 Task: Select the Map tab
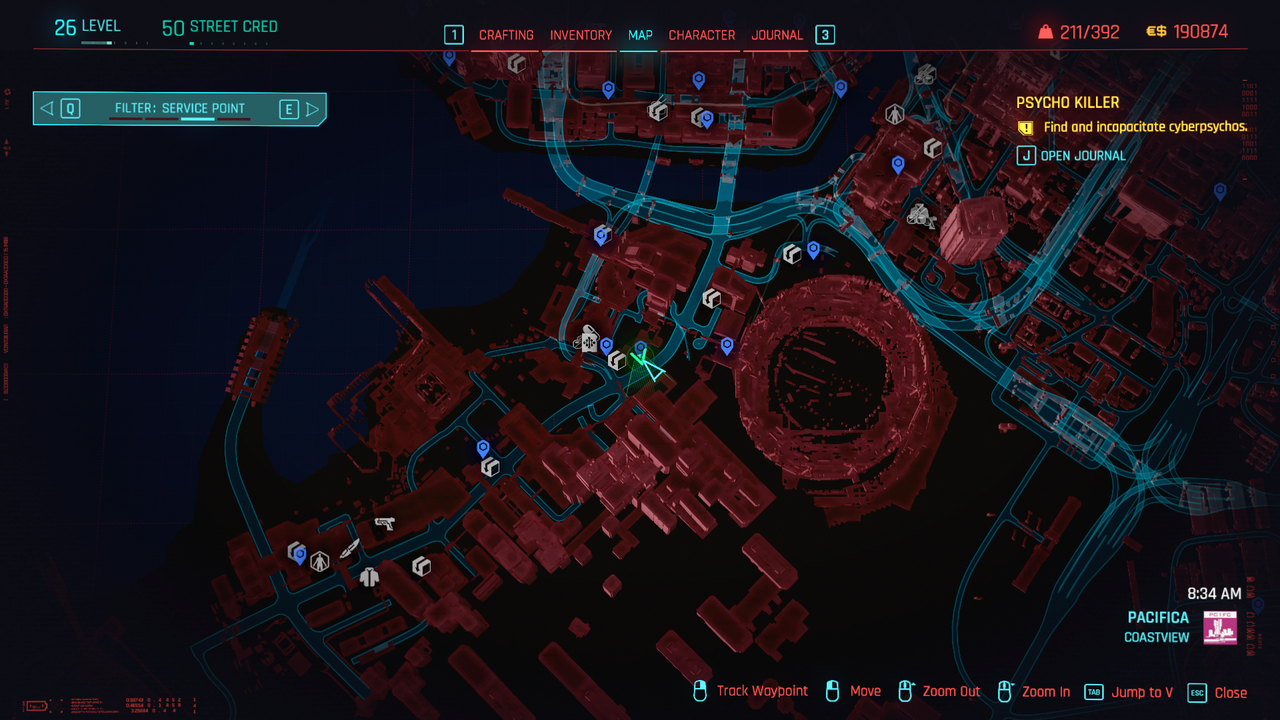tap(640, 35)
